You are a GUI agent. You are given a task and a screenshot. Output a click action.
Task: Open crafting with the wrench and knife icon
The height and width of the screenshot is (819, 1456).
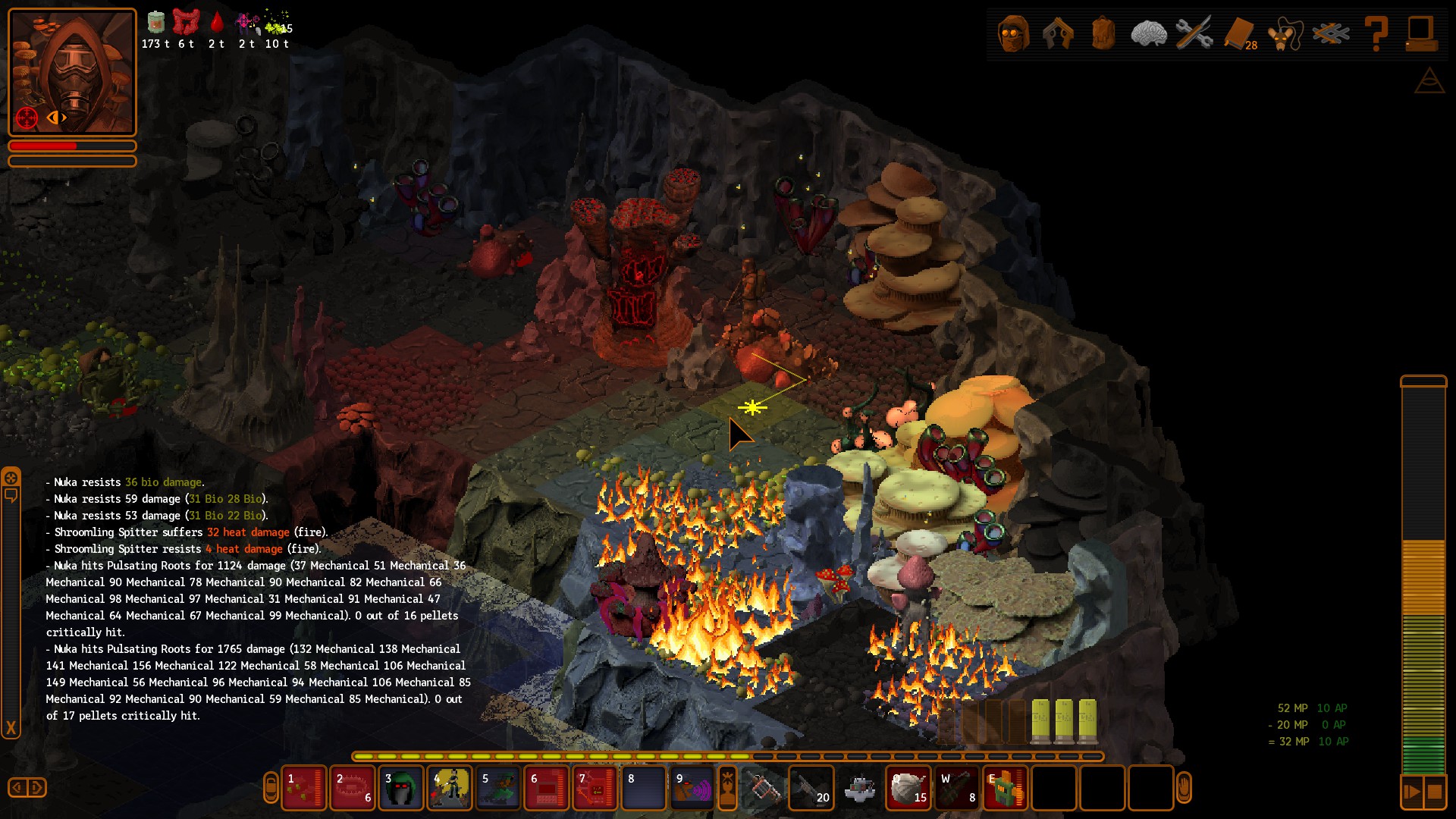click(1194, 34)
